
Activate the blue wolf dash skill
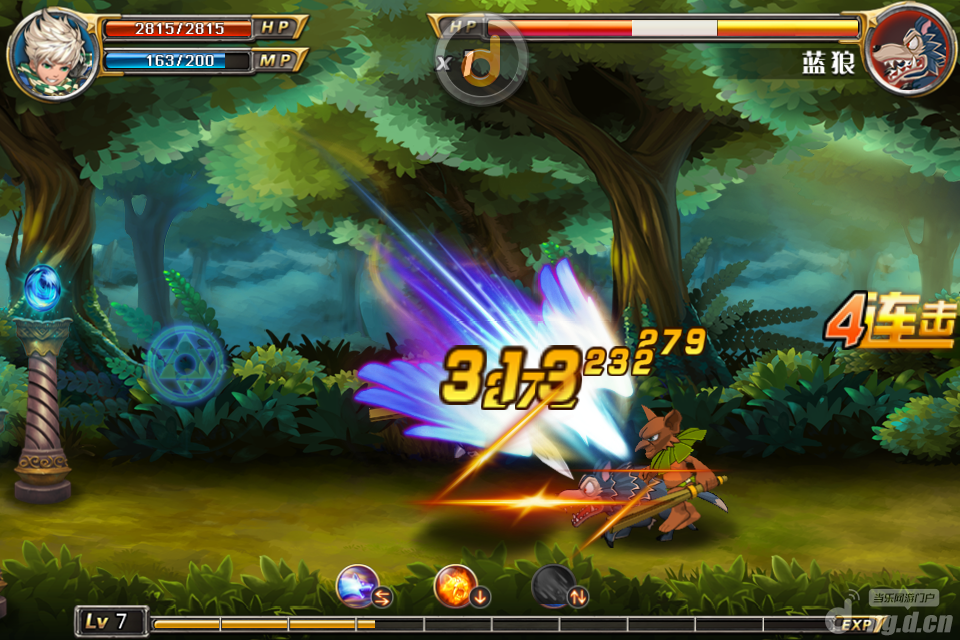pos(359,585)
